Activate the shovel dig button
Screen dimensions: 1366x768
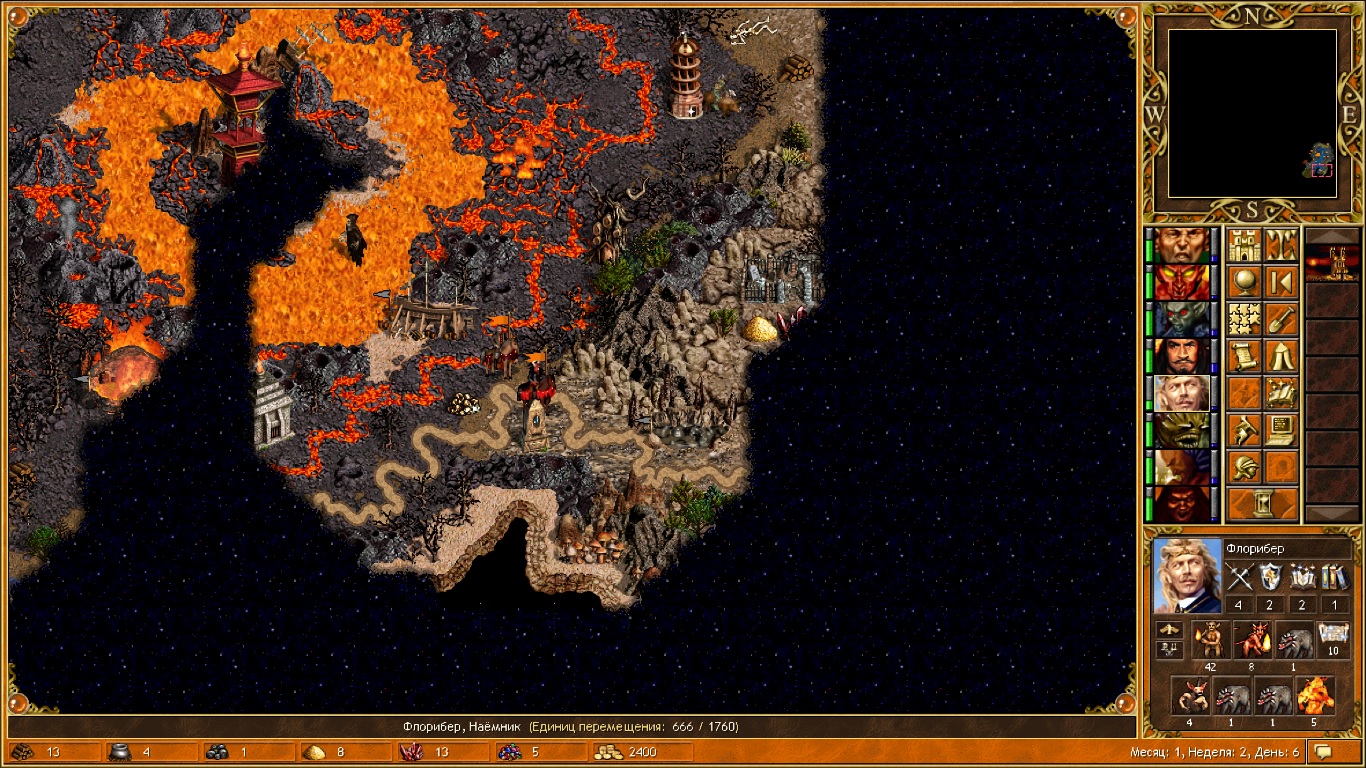(x=1281, y=319)
